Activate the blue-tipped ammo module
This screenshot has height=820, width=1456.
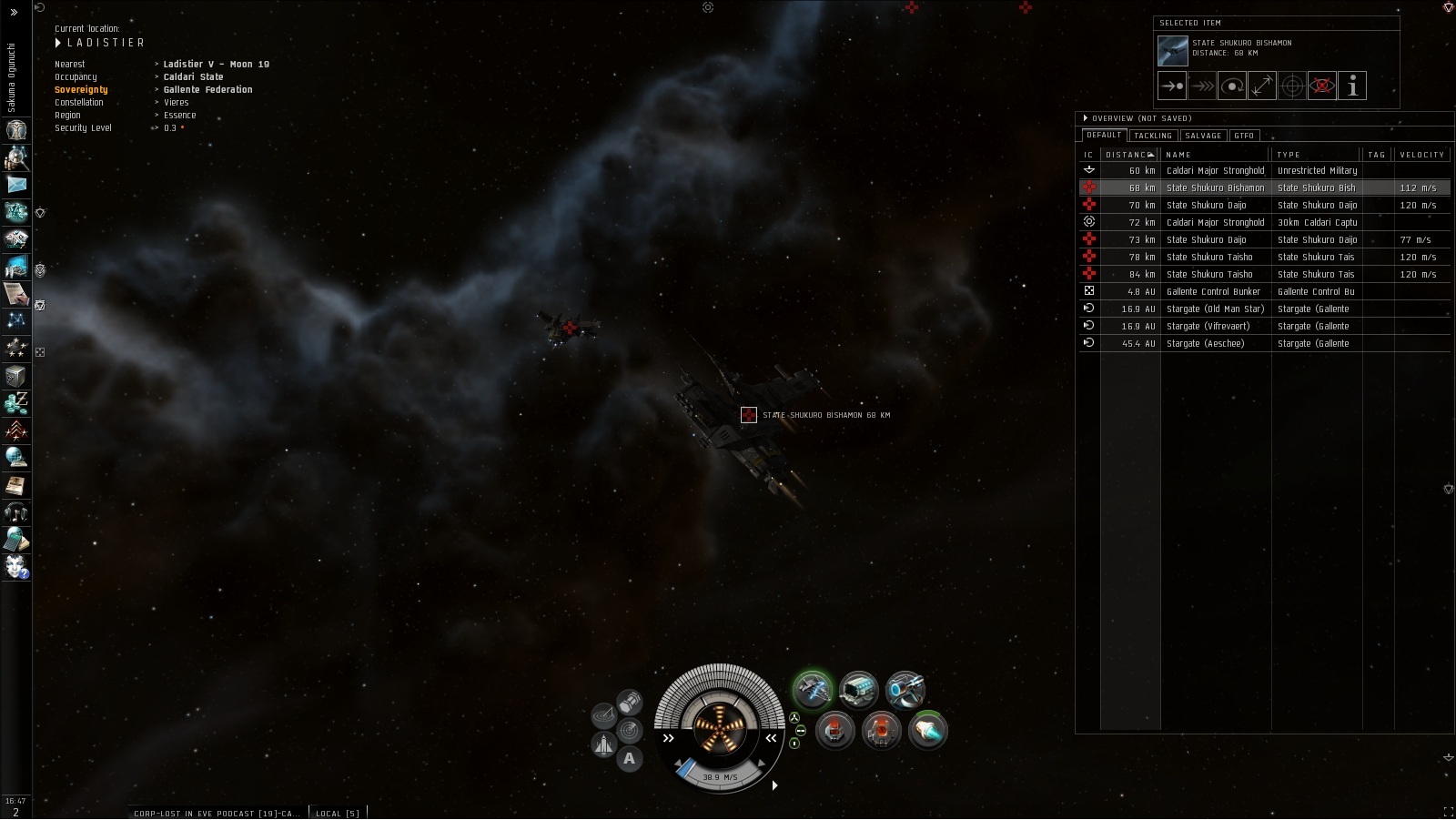[x=927, y=731]
